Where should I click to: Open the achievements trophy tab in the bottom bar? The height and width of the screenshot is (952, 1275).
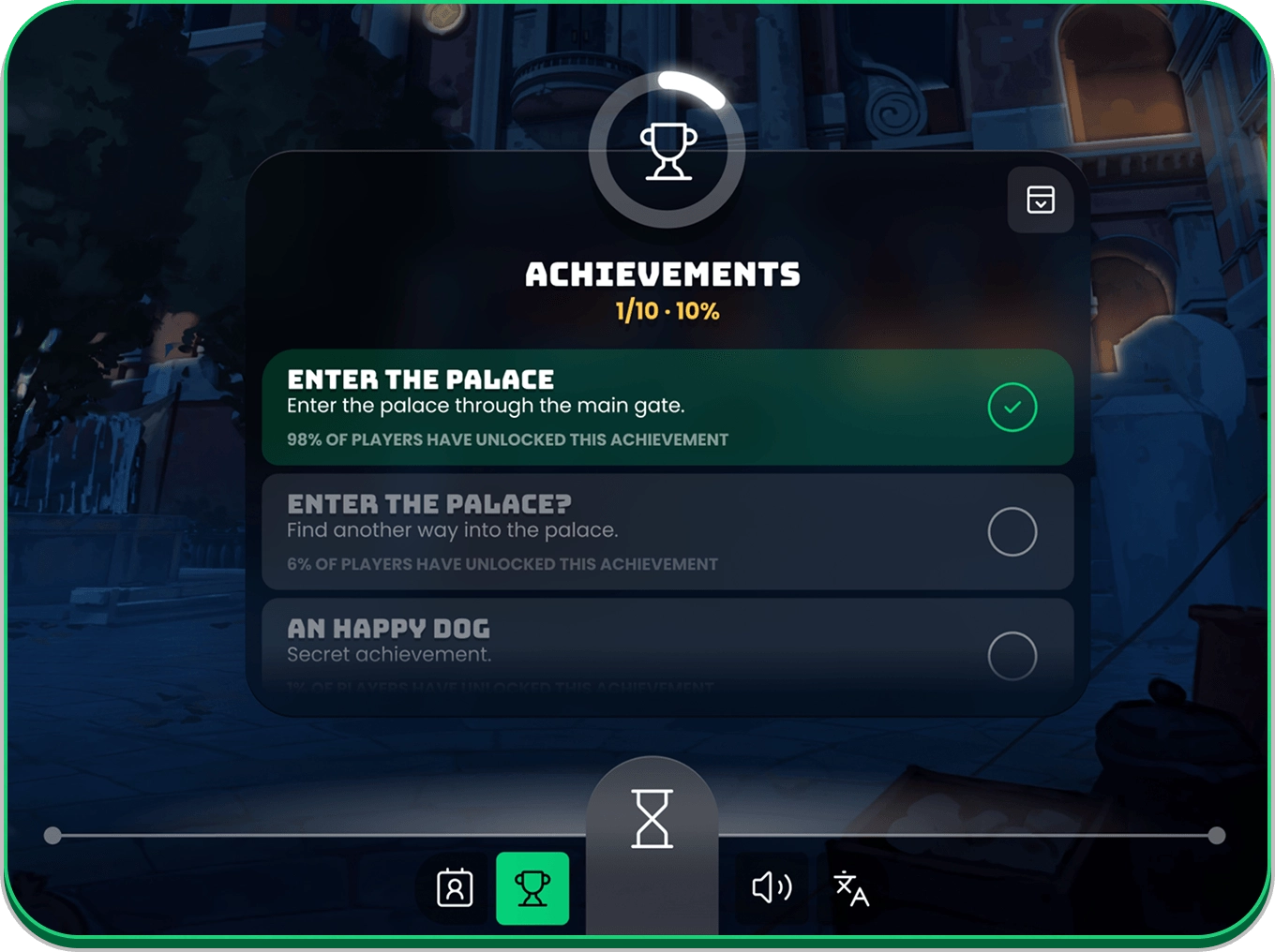click(532, 888)
